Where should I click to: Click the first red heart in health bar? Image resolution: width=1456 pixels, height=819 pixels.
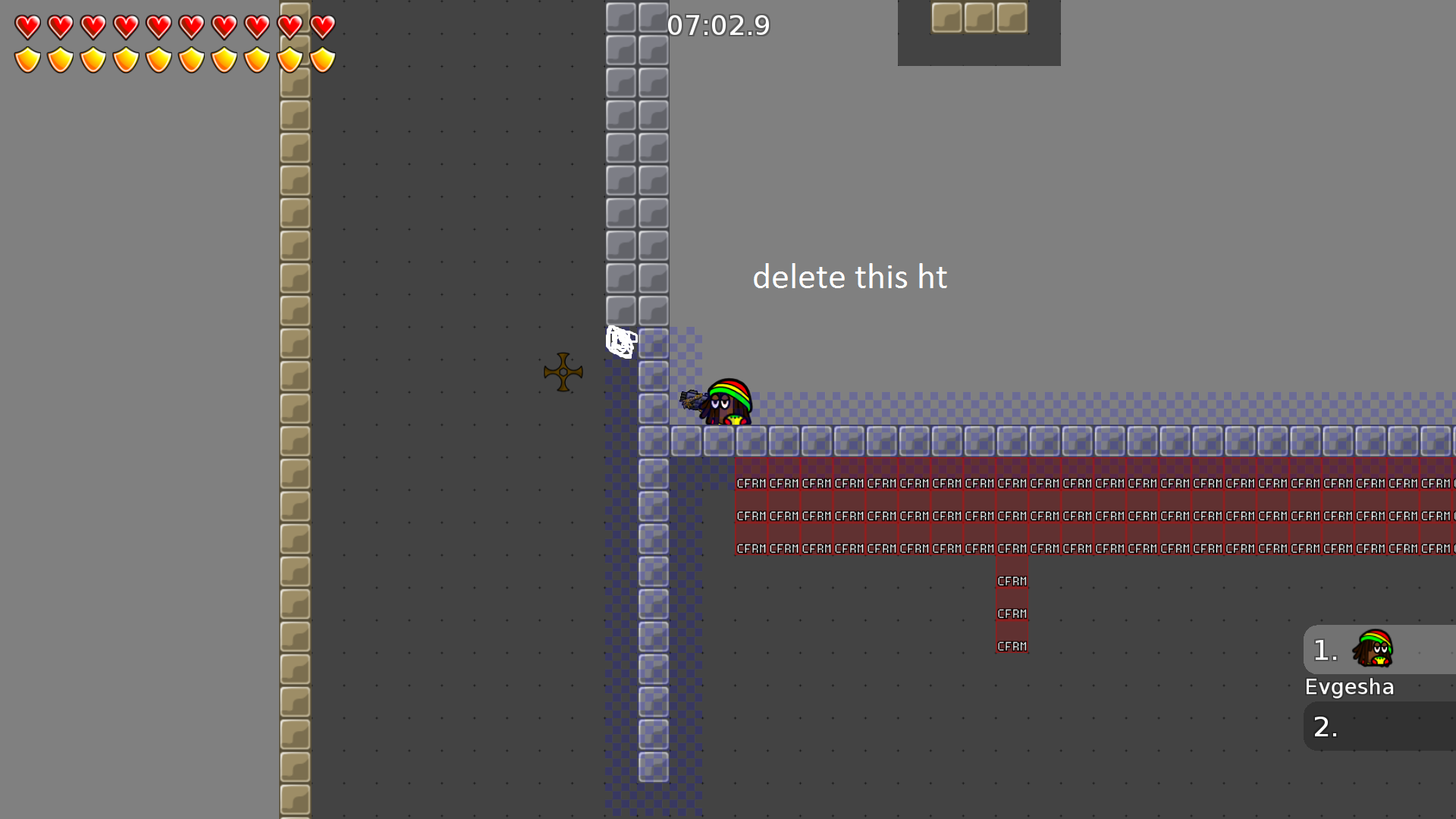point(27,27)
